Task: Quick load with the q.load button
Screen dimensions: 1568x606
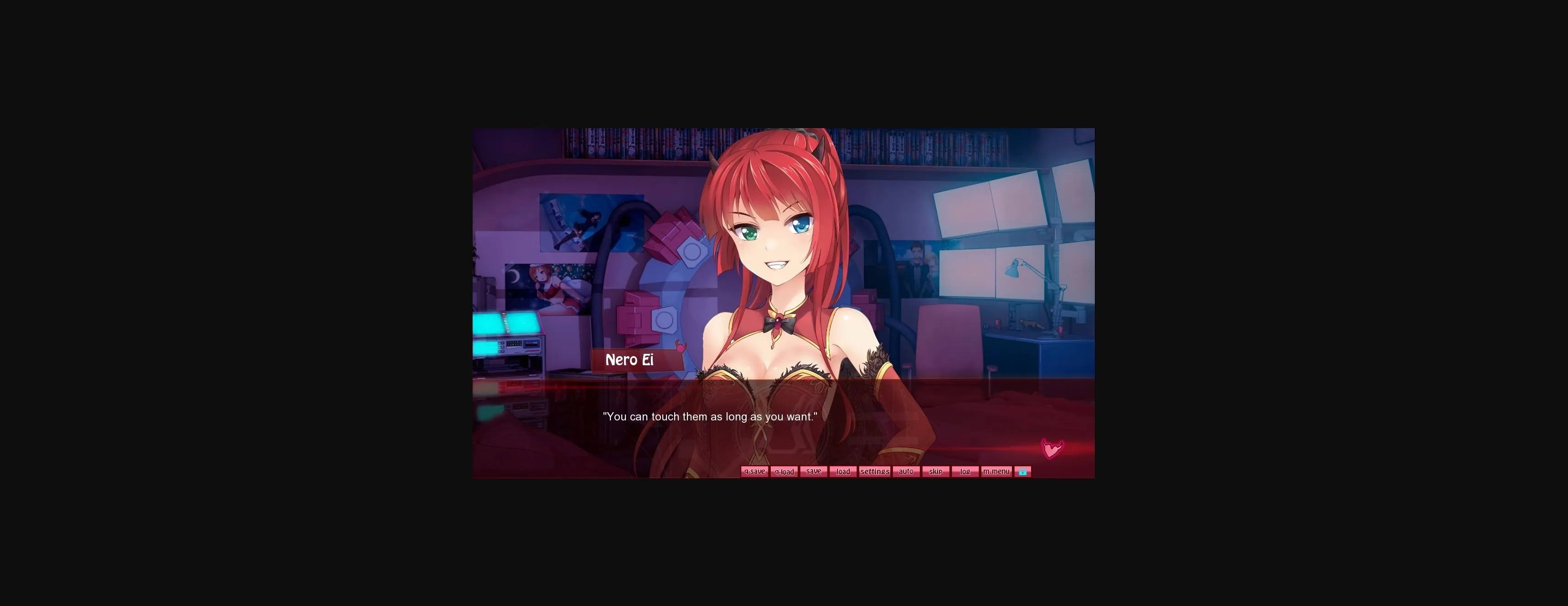Action: (x=784, y=471)
